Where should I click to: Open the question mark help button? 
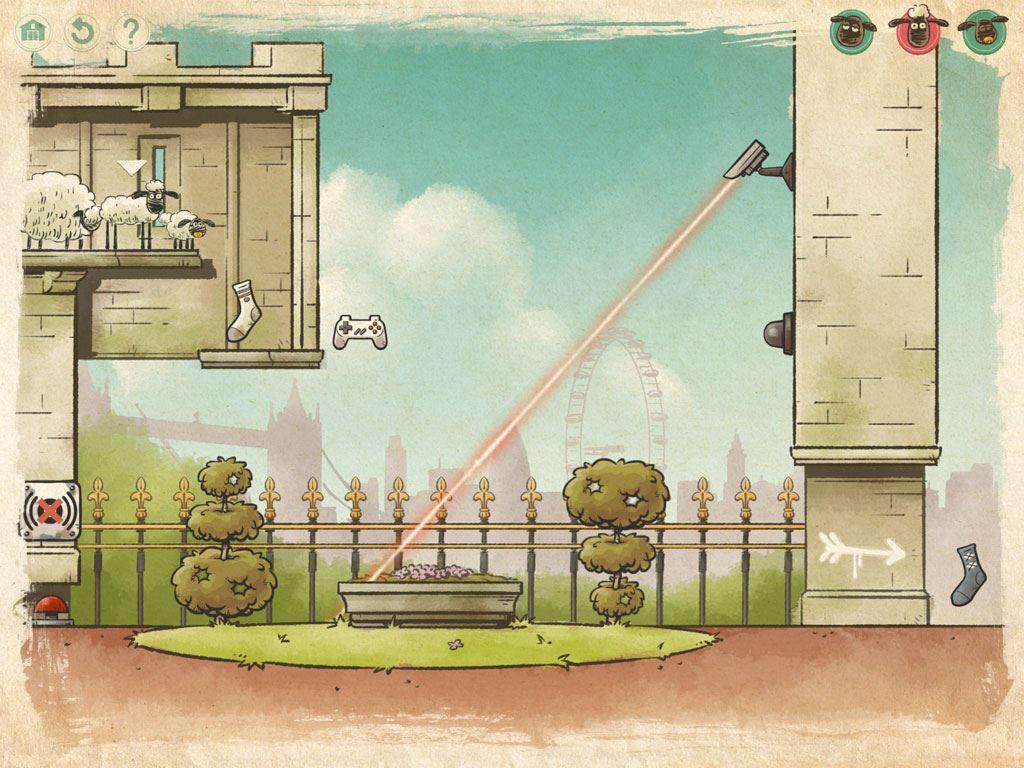point(130,32)
